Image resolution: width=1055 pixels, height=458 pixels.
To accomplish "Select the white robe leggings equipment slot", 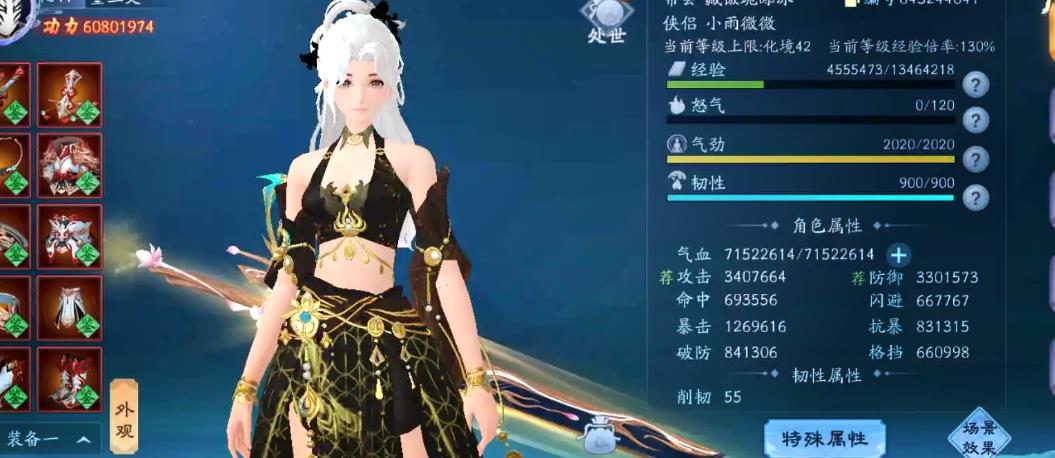I will [69, 308].
